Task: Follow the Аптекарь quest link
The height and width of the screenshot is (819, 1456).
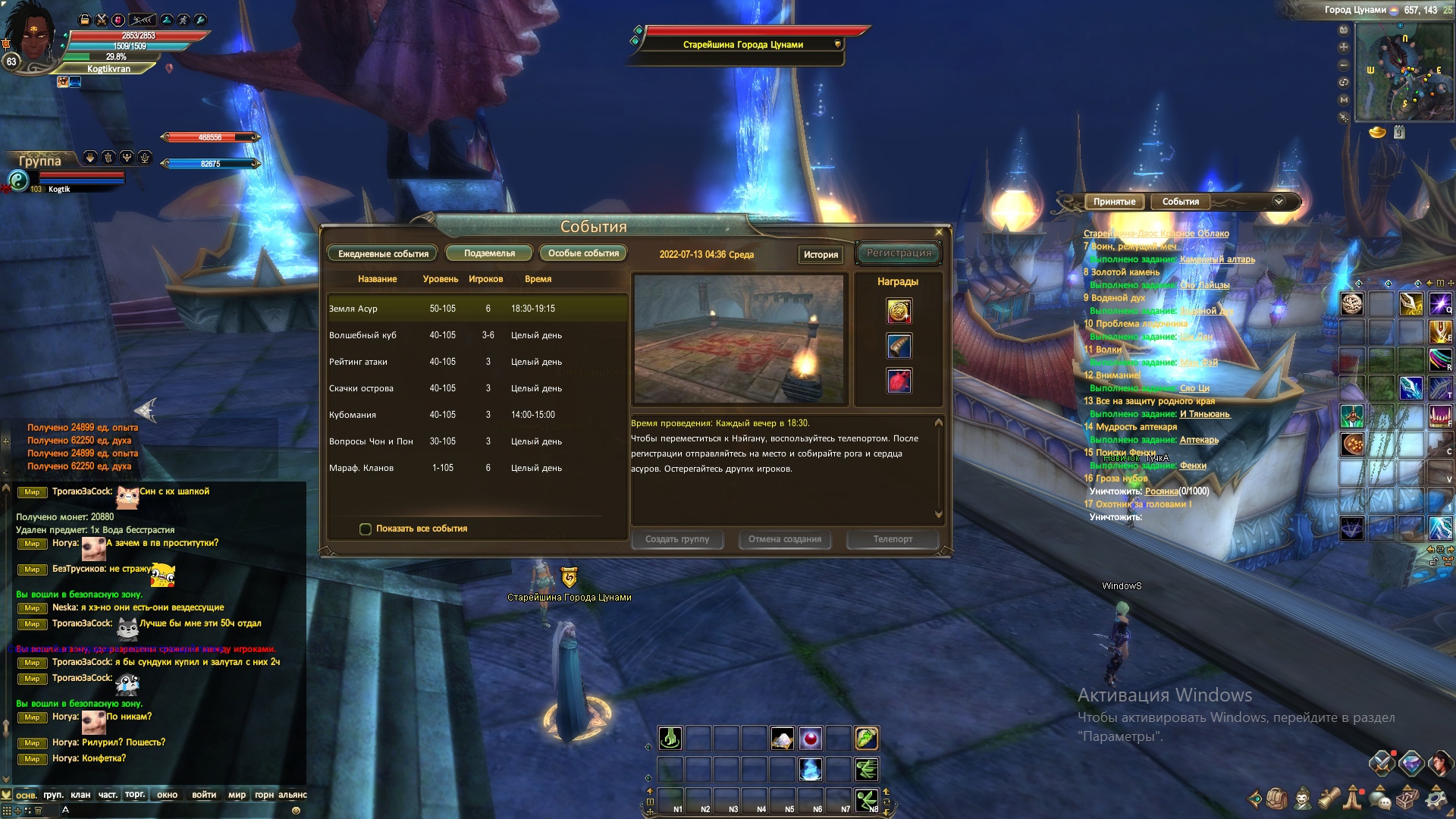Action: pyautogui.click(x=1199, y=440)
